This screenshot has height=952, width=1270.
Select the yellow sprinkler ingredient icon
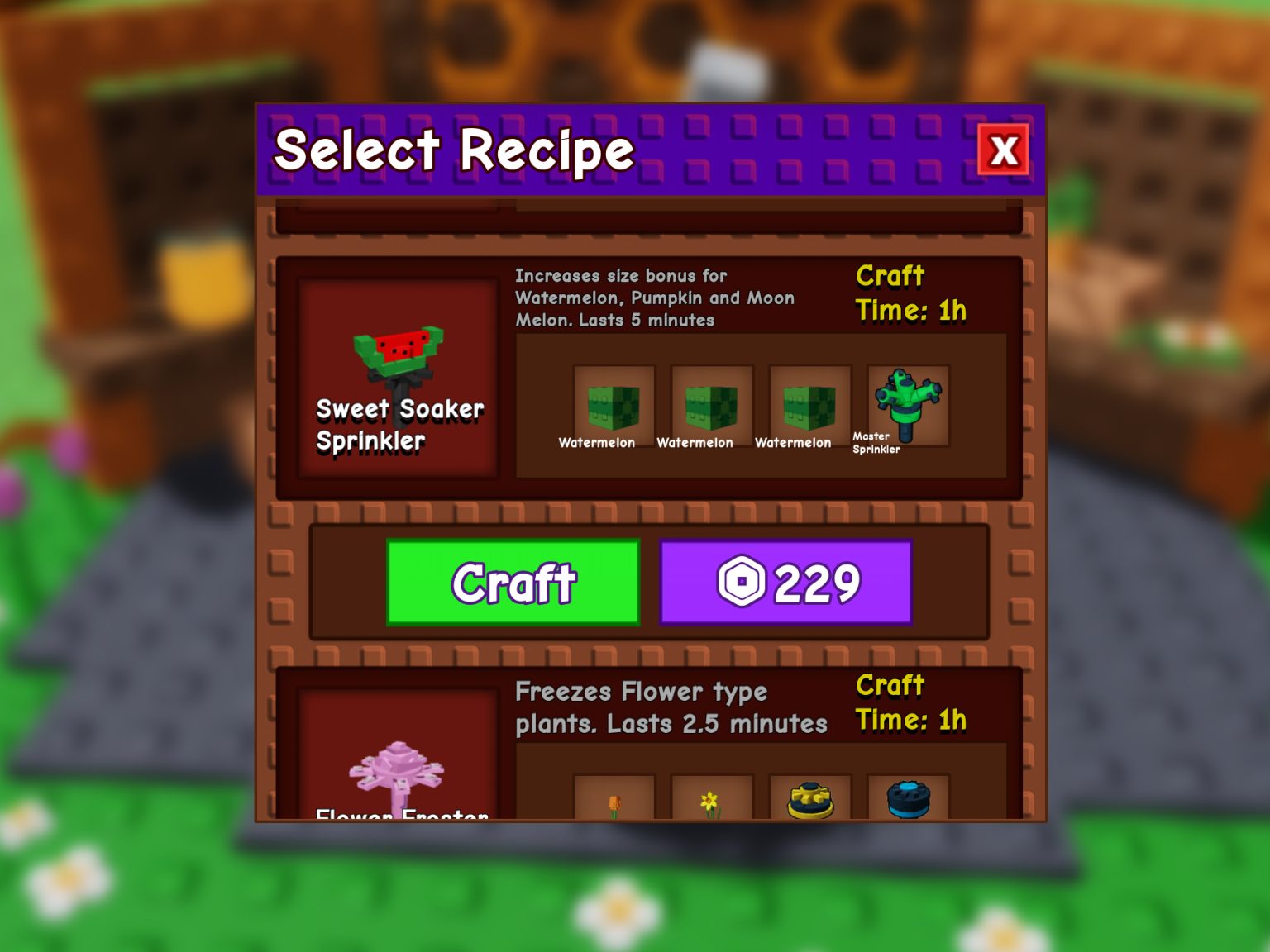click(809, 797)
